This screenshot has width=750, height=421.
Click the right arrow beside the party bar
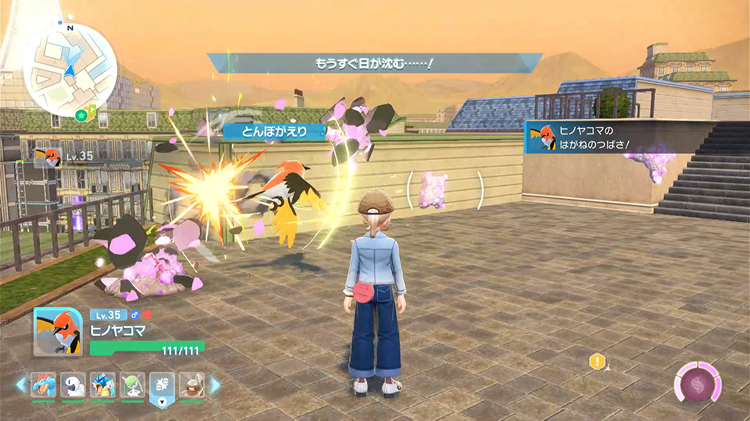(217, 385)
